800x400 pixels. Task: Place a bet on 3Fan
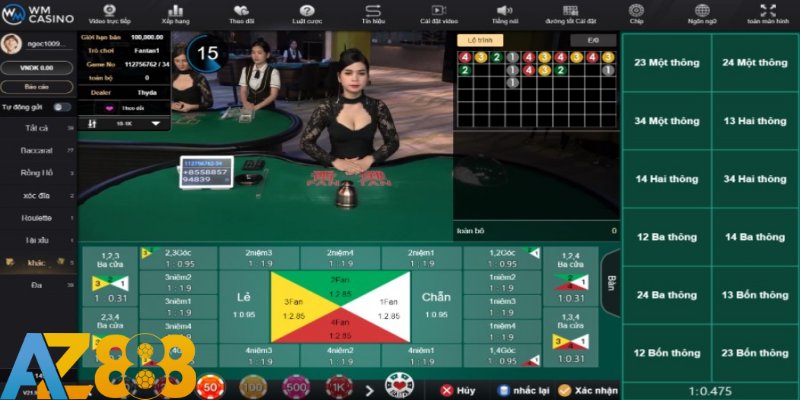[294, 307]
